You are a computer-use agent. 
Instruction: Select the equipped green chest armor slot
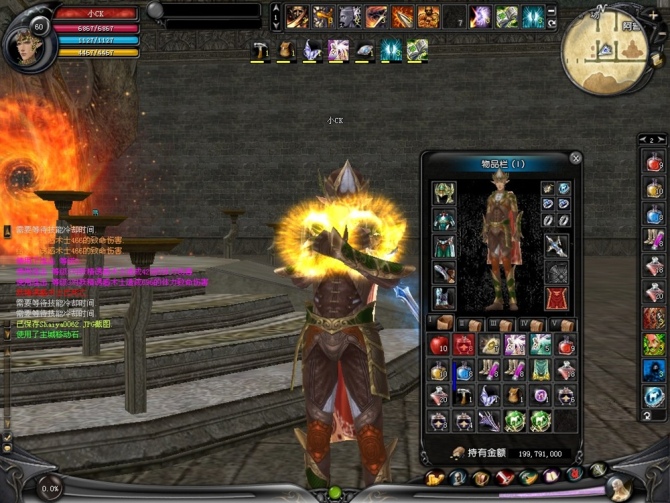pyautogui.click(x=443, y=219)
